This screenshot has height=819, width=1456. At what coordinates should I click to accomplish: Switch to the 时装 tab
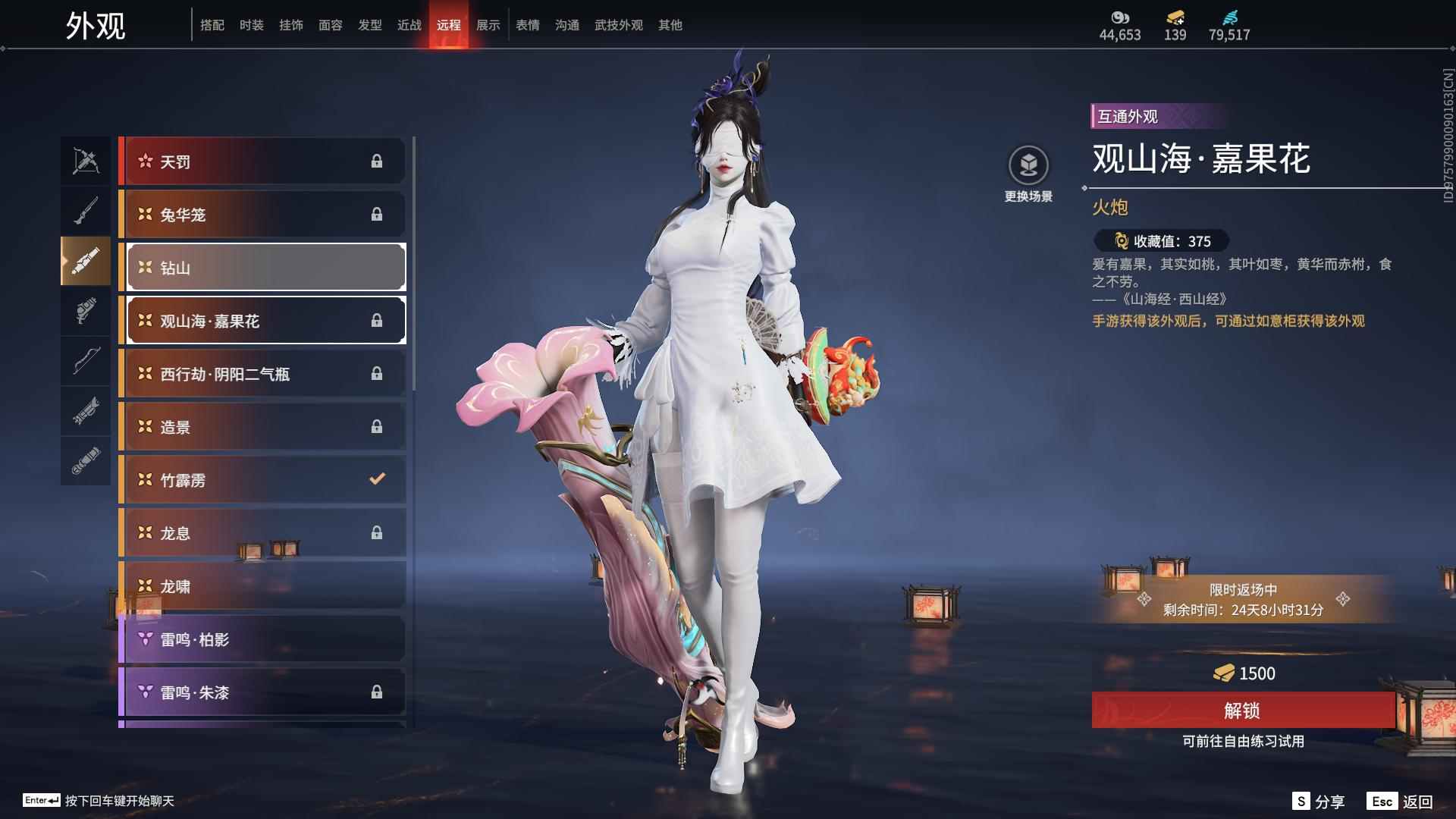(251, 25)
